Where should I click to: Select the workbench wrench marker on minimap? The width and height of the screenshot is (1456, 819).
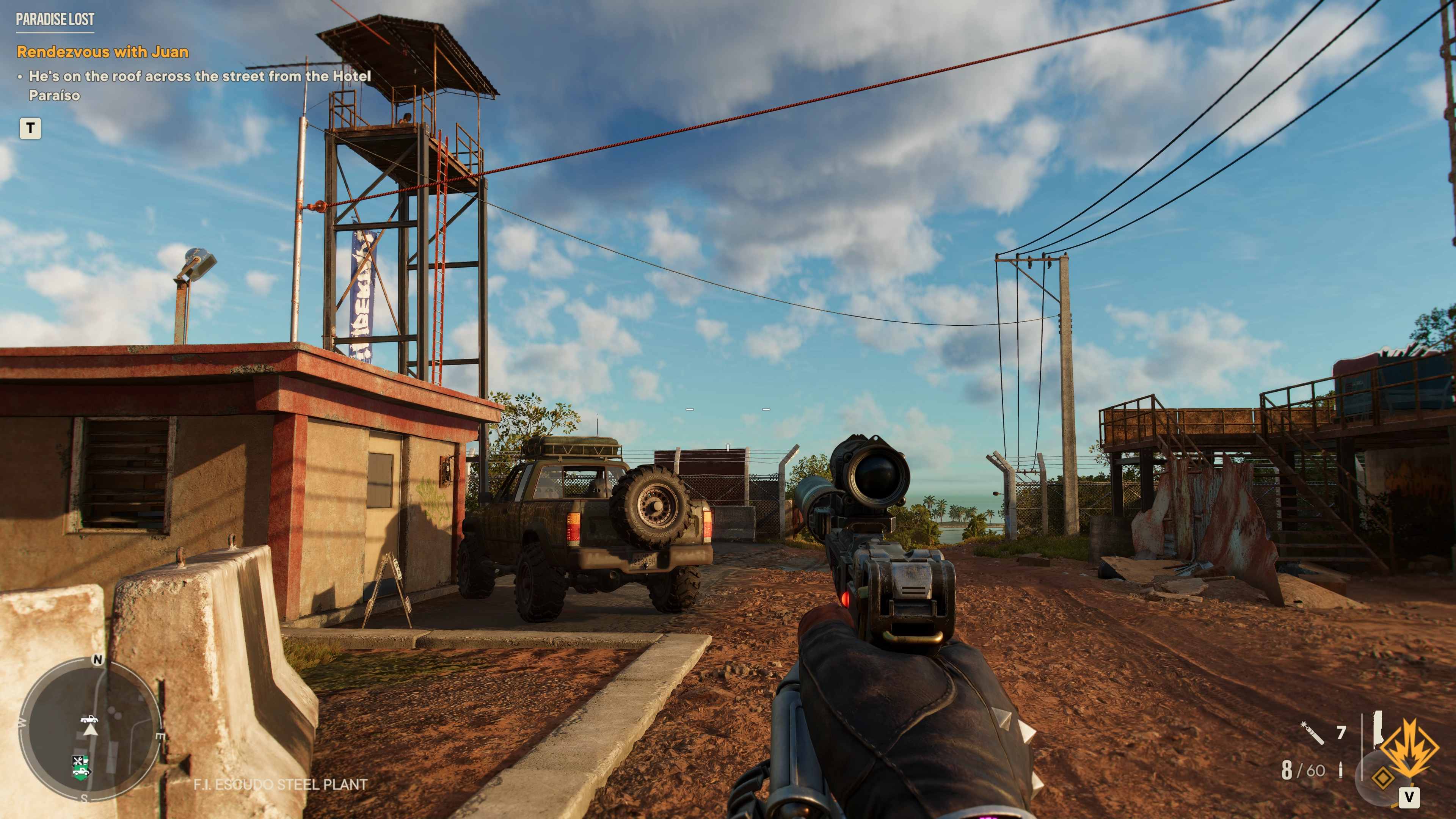coord(77,760)
